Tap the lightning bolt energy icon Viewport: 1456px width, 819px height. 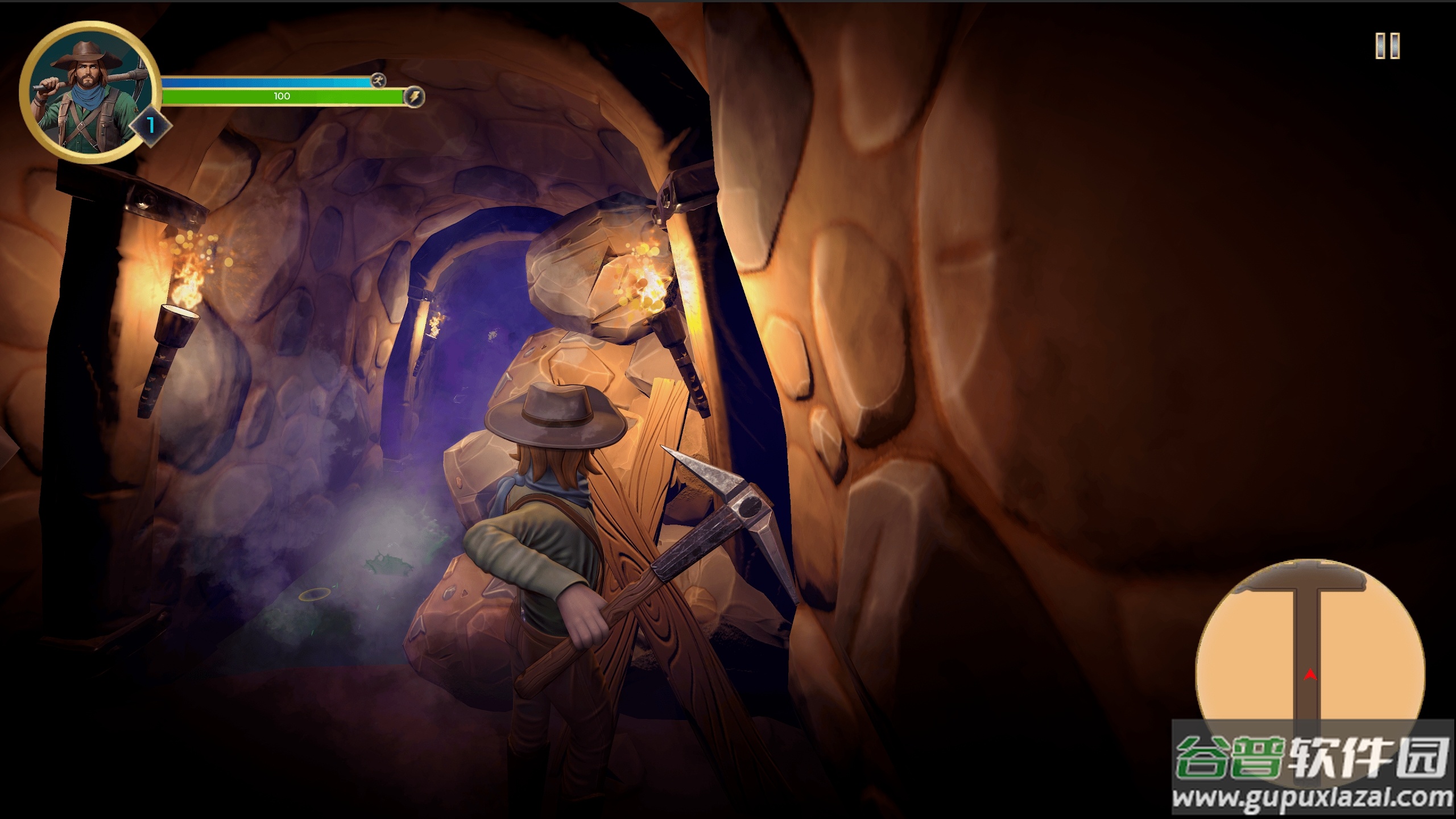click(414, 97)
